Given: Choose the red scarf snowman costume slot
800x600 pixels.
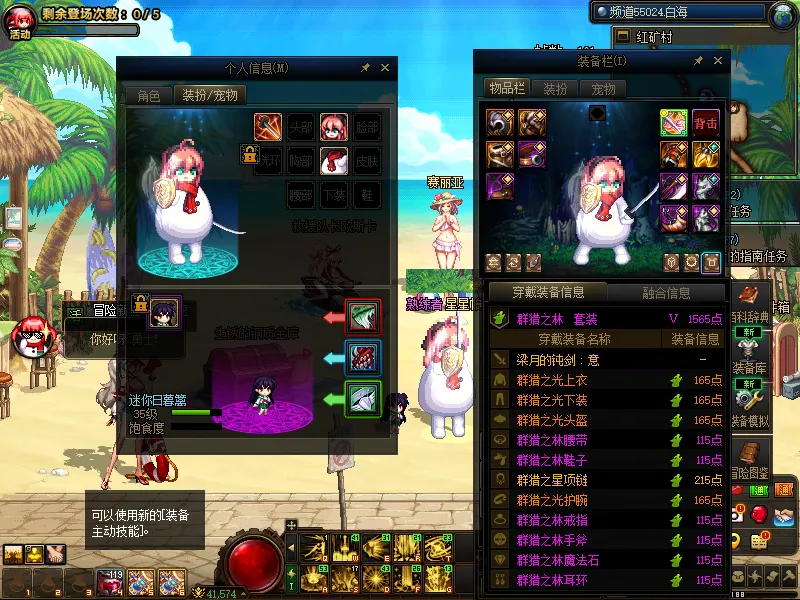Looking at the screenshot, I should point(333,160).
